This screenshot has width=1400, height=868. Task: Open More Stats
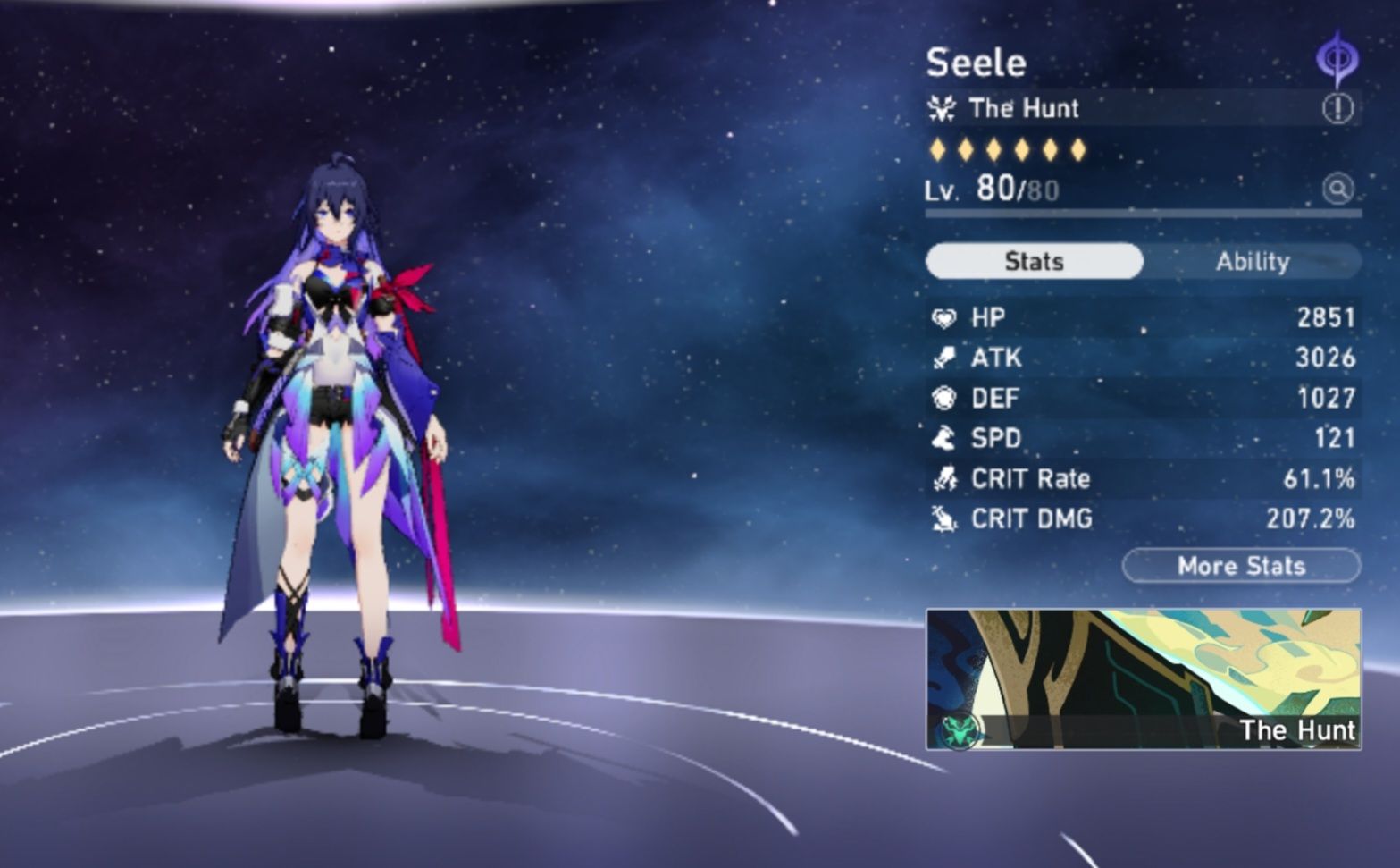coord(1240,565)
